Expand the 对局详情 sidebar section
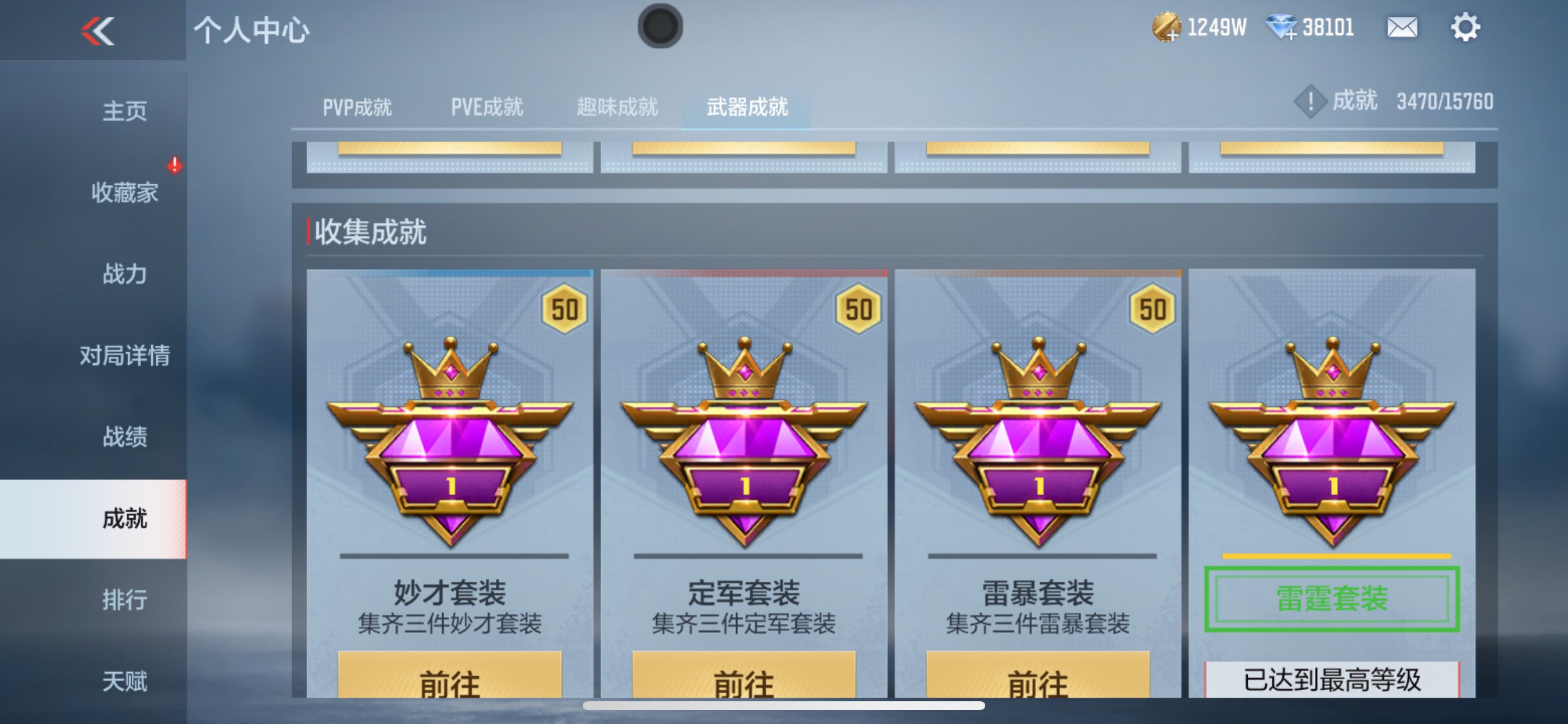The image size is (1568, 724). tap(125, 356)
